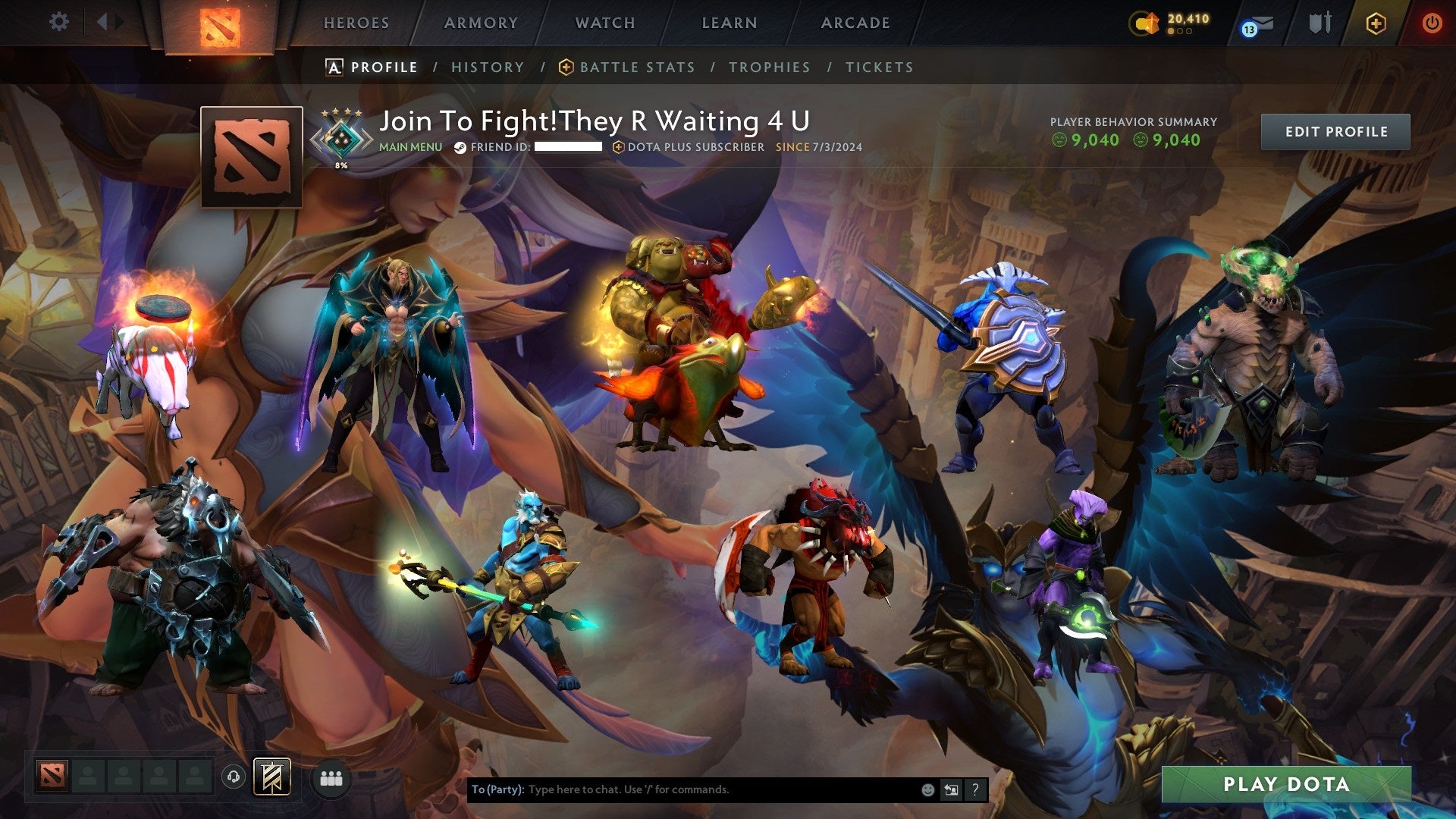Toggle the chat wheel icon beside the question mark
The image size is (1456, 819).
(x=951, y=789)
